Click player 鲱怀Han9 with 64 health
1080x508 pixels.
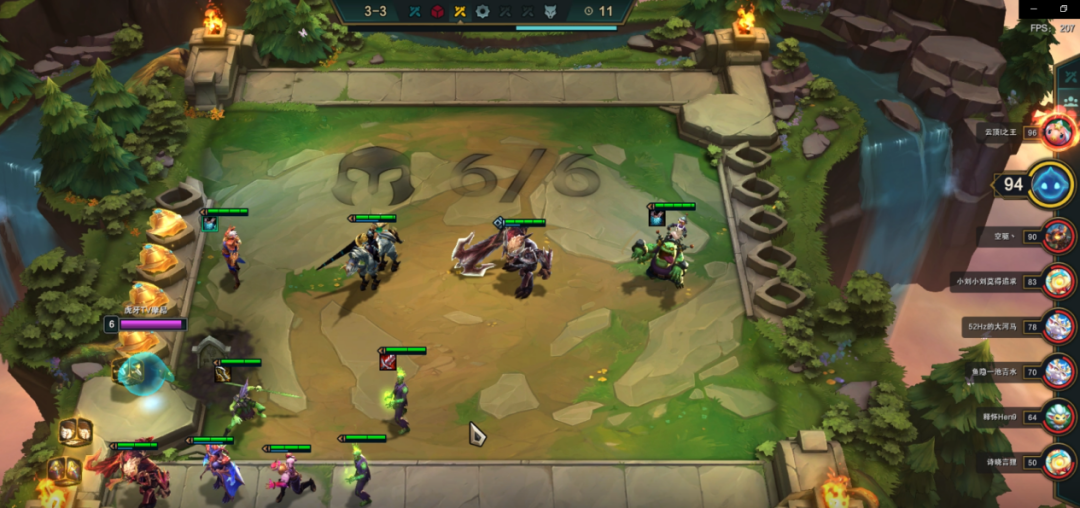click(1058, 417)
